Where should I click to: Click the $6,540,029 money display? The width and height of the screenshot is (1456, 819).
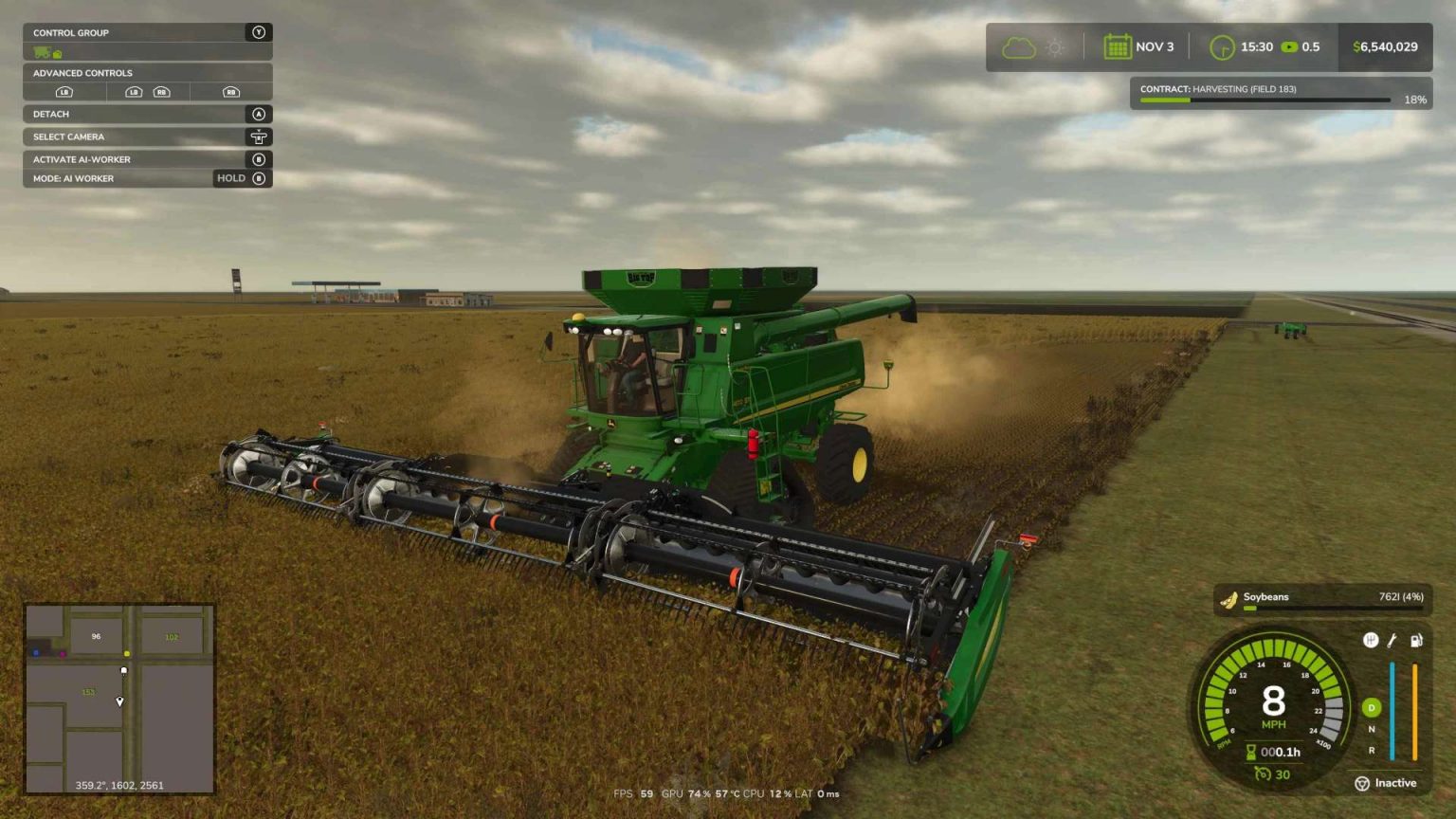pyautogui.click(x=1384, y=45)
